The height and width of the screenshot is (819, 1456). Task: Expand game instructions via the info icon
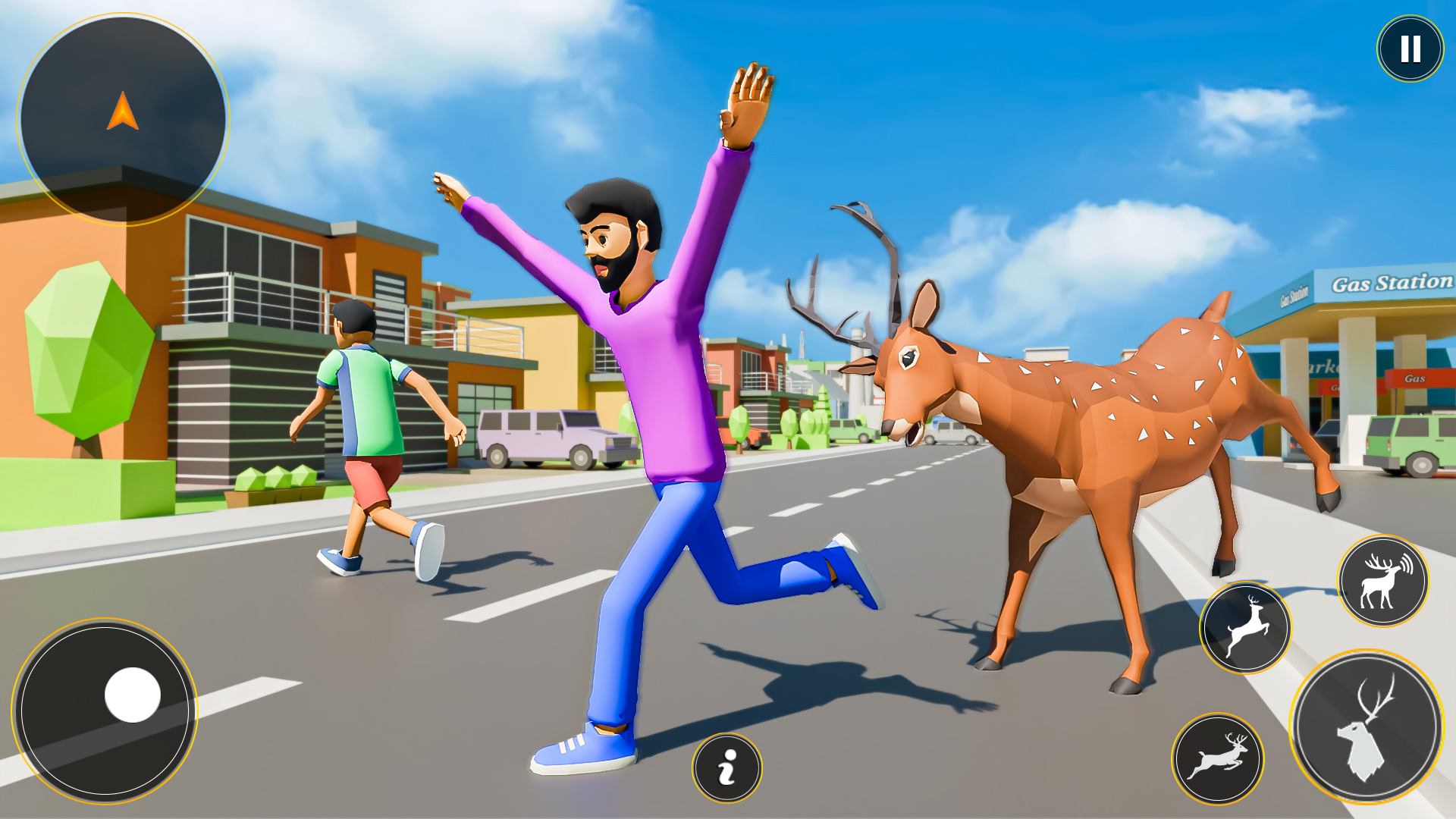click(728, 770)
